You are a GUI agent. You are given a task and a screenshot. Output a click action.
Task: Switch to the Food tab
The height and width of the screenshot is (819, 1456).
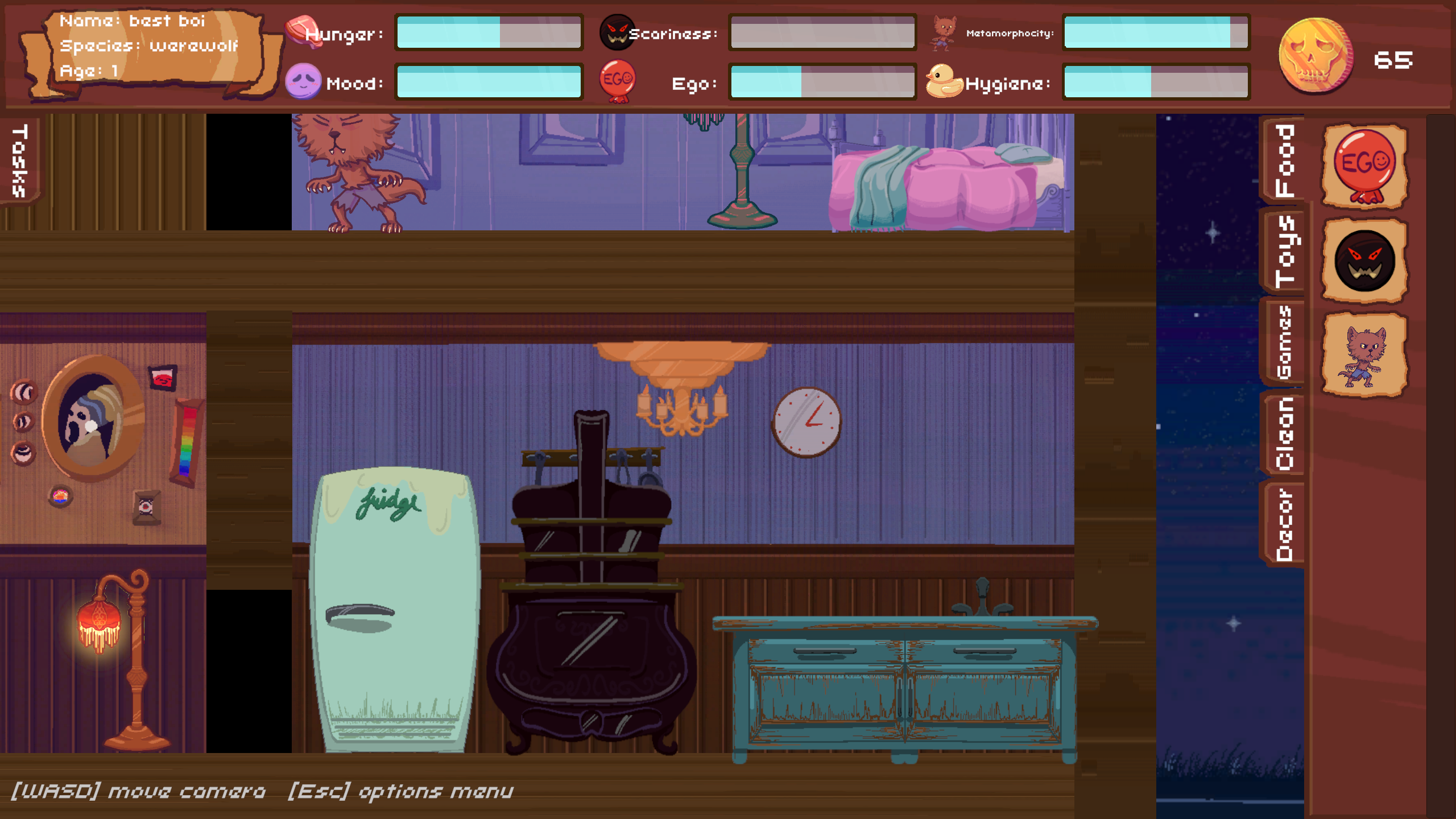[x=1285, y=161]
